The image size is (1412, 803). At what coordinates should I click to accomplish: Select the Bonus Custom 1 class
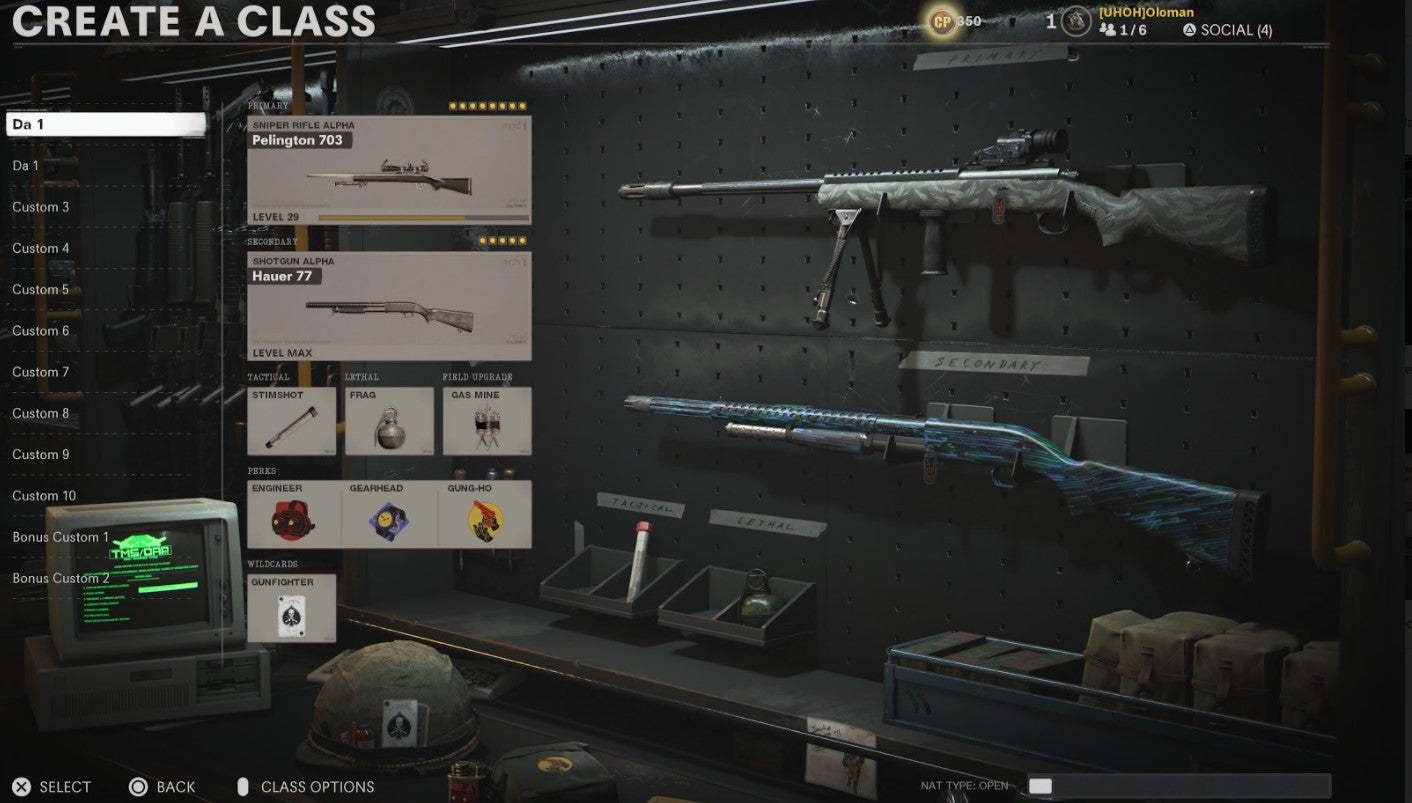tap(59, 537)
